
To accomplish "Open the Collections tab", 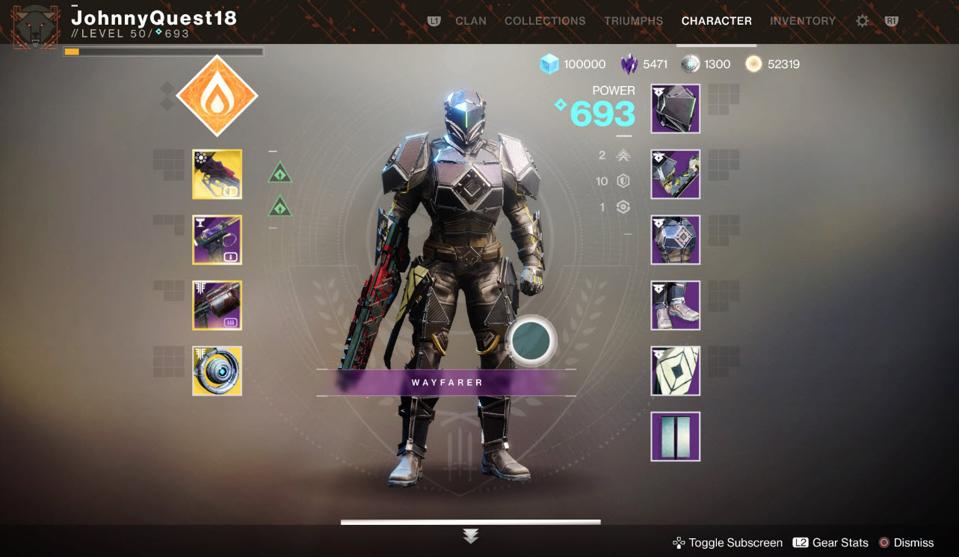I will [x=545, y=21].
